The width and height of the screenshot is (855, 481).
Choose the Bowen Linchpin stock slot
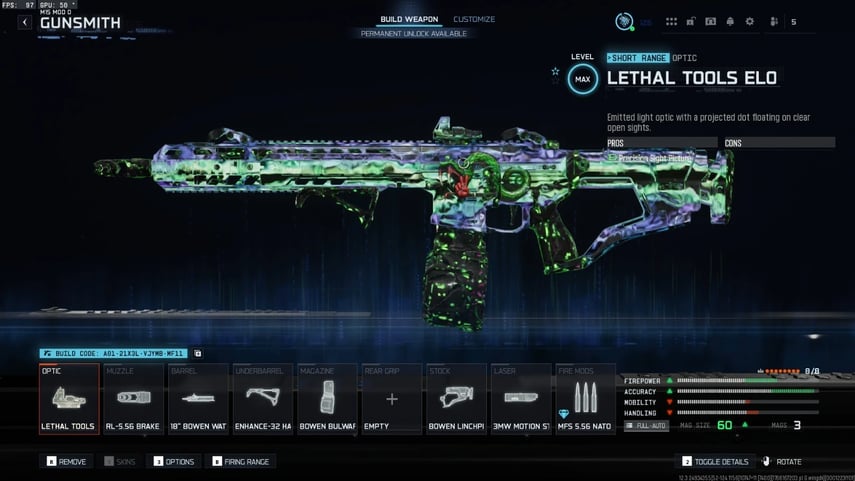coord(456,399)
